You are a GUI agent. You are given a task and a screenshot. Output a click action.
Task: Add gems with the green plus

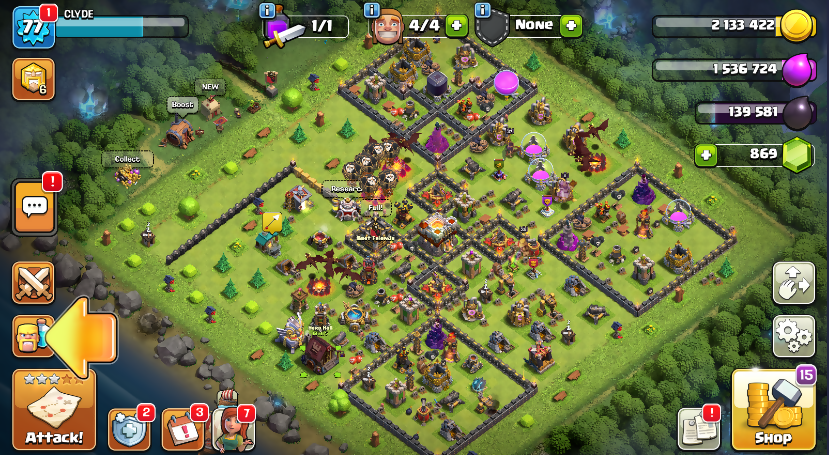pyautogui.click(x=707, y=155)
